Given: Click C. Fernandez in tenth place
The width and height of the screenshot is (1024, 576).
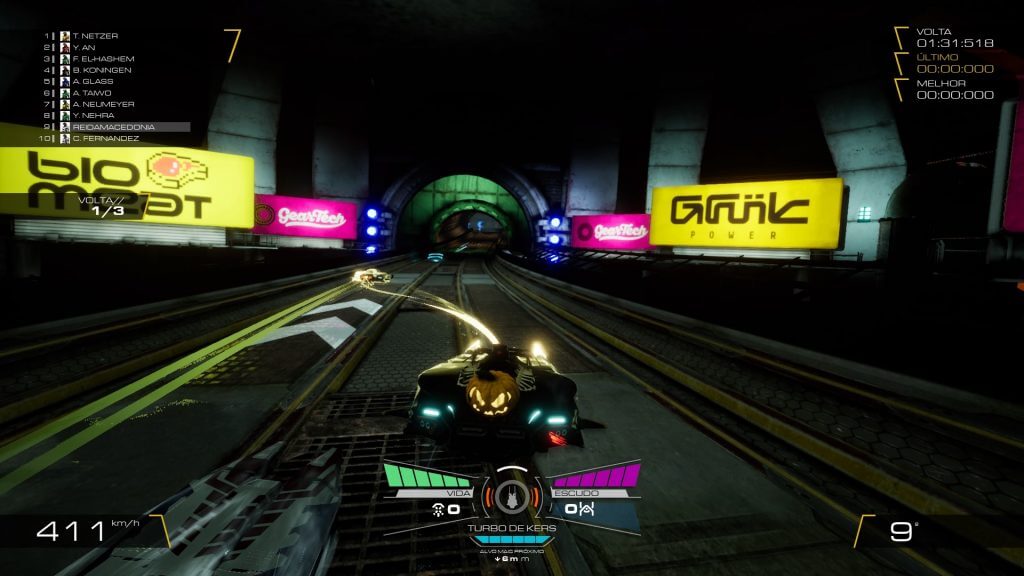Looking at the screenshot, I should 103,138.
